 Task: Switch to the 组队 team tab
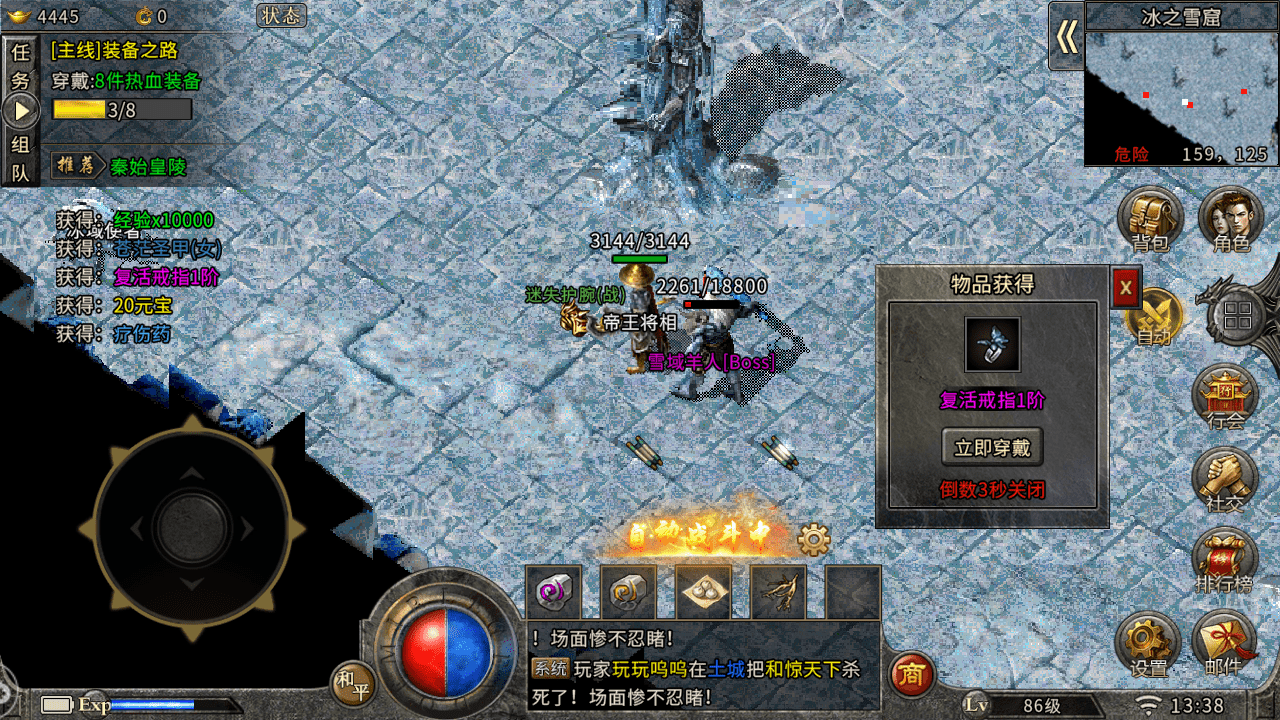pyautogui.click(x=21, y=158)
